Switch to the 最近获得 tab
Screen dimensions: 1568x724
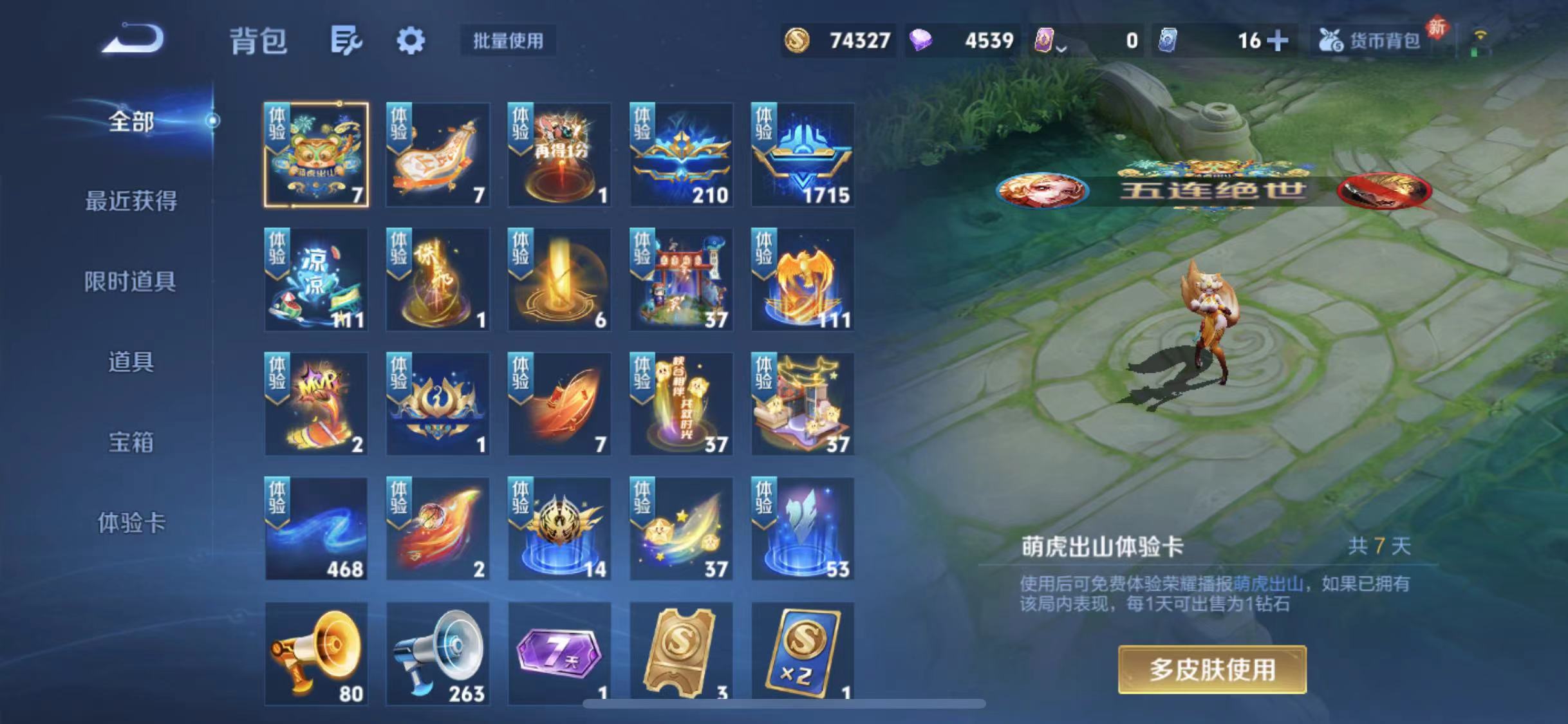(x=131, y=201)
